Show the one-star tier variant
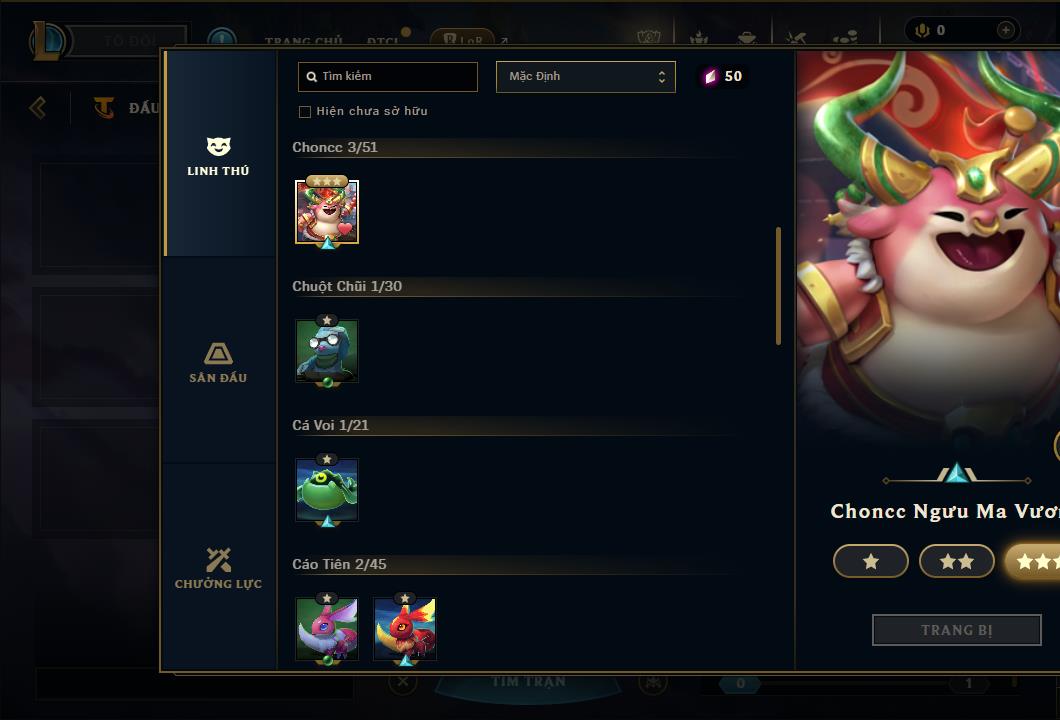1060x720 pixels. (870, 562)
